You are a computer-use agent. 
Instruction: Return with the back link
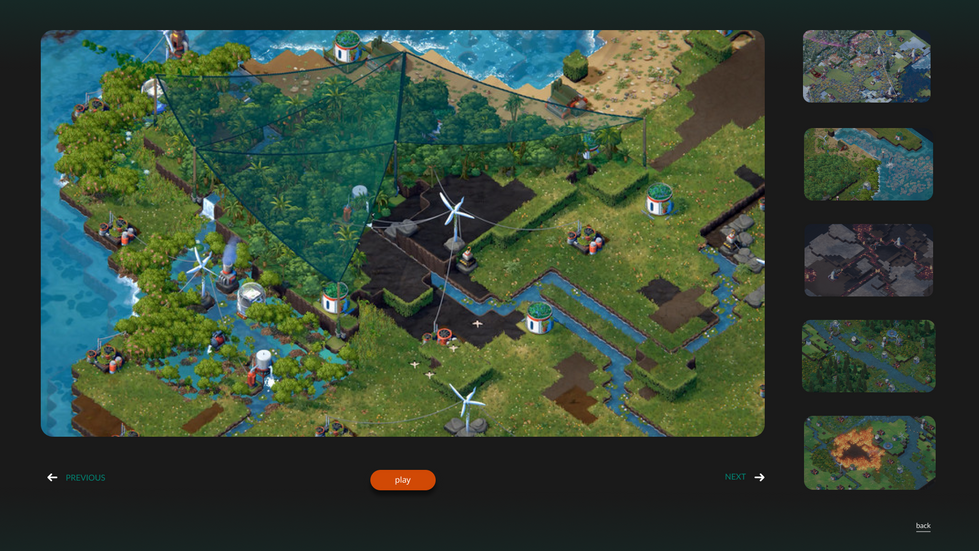tap(923, 526)
